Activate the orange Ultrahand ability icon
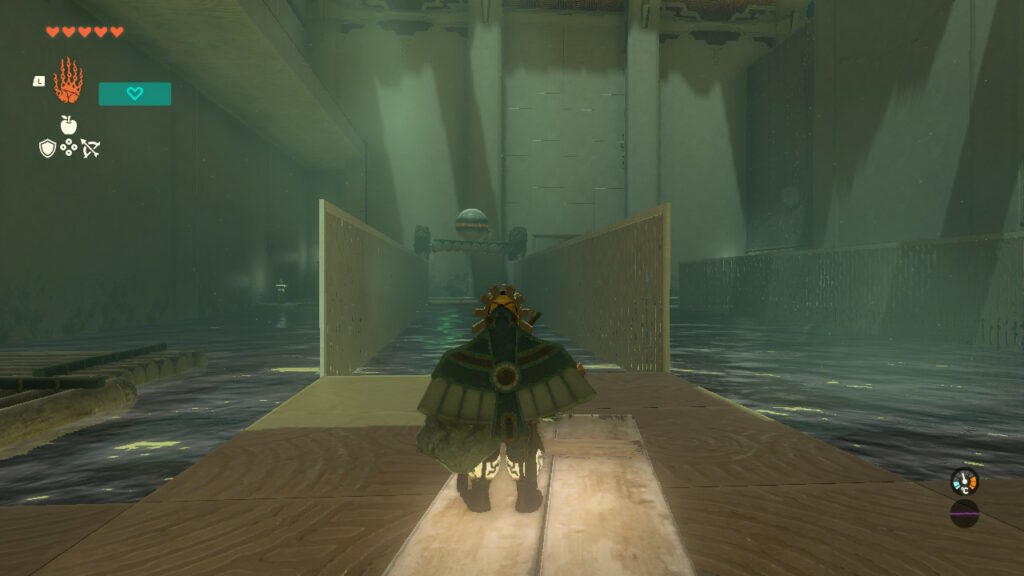The image size is (1024, 576). click(x=68, y=81)
